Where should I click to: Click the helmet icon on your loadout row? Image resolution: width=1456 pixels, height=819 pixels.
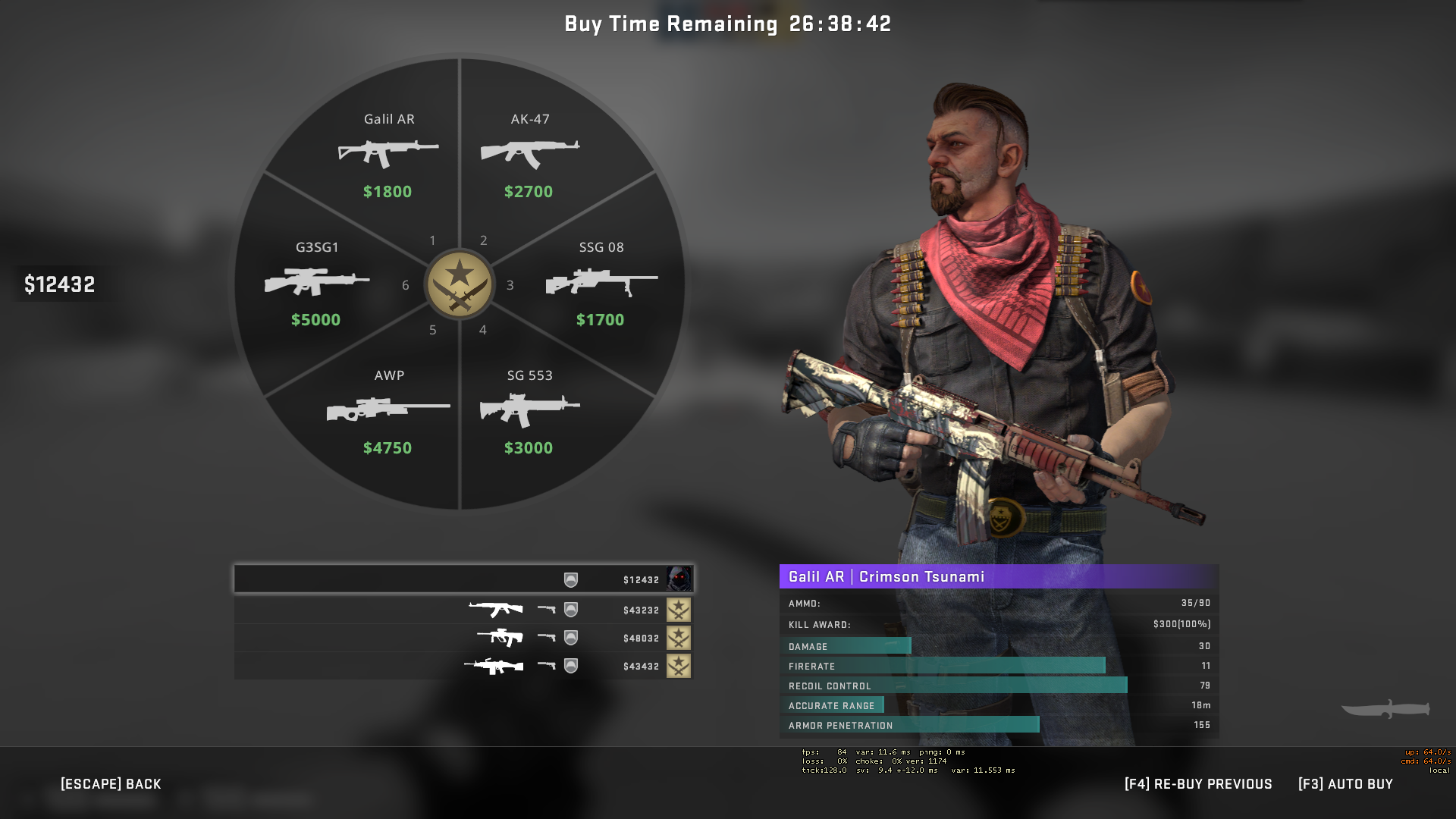pyautogui.click(x=571, y=580)
